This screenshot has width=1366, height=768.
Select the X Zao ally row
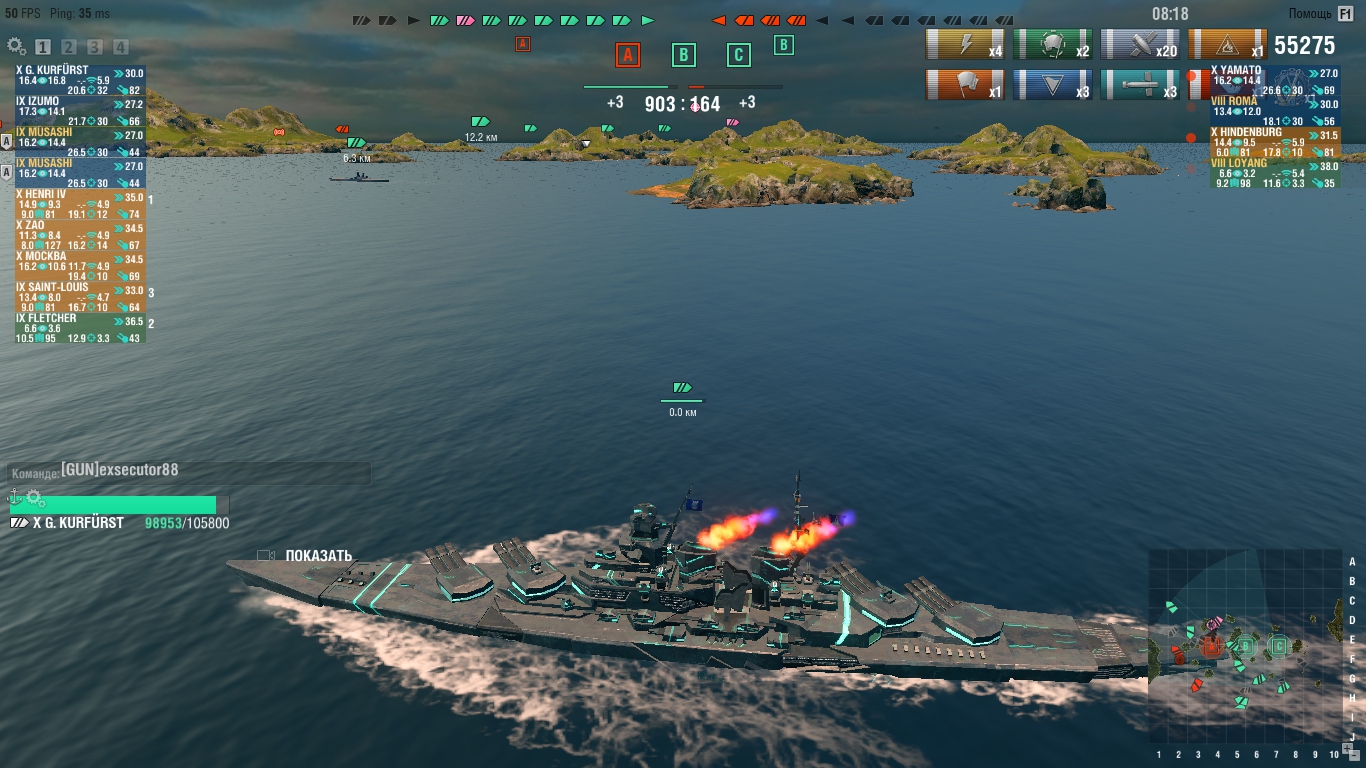[80, 235]
